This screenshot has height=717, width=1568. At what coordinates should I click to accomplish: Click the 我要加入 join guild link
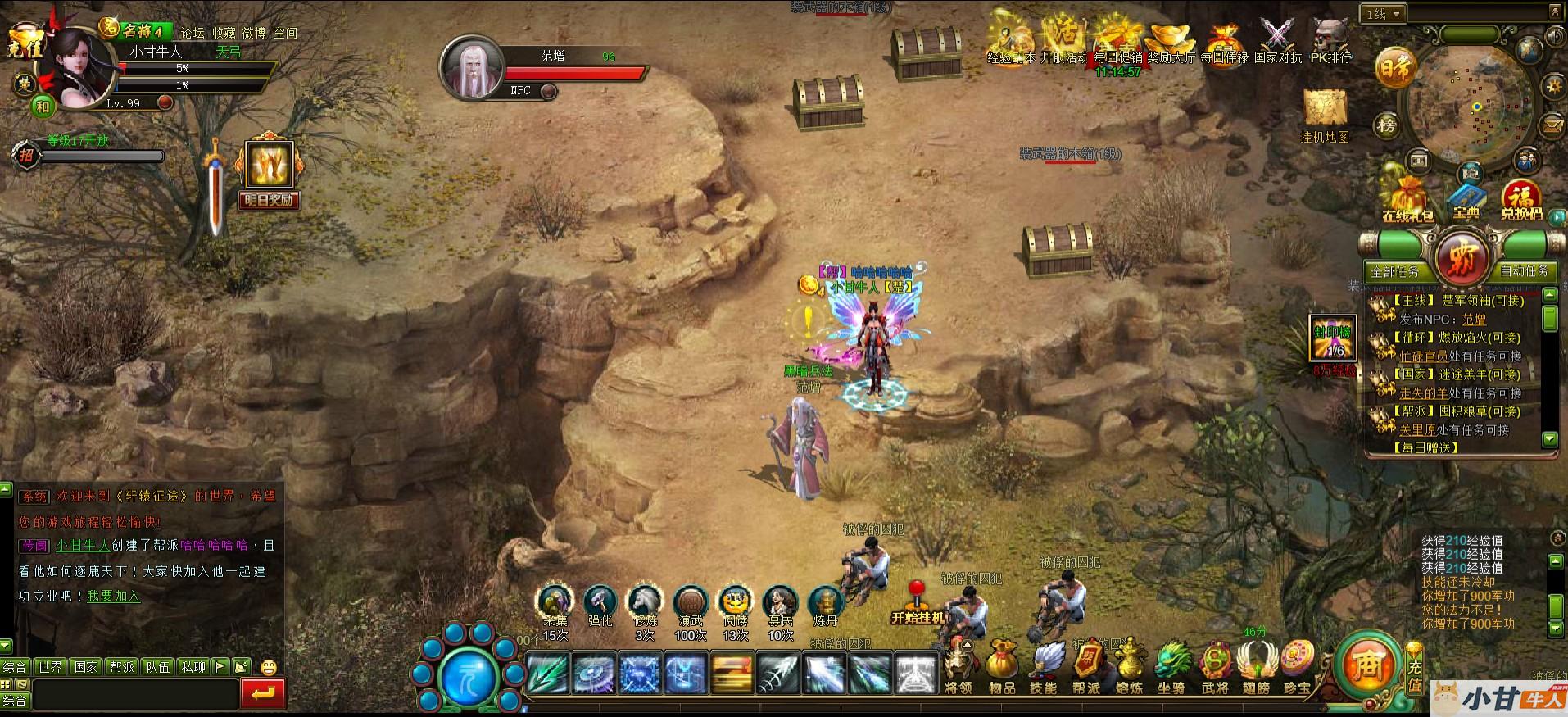tap(114, 597)
